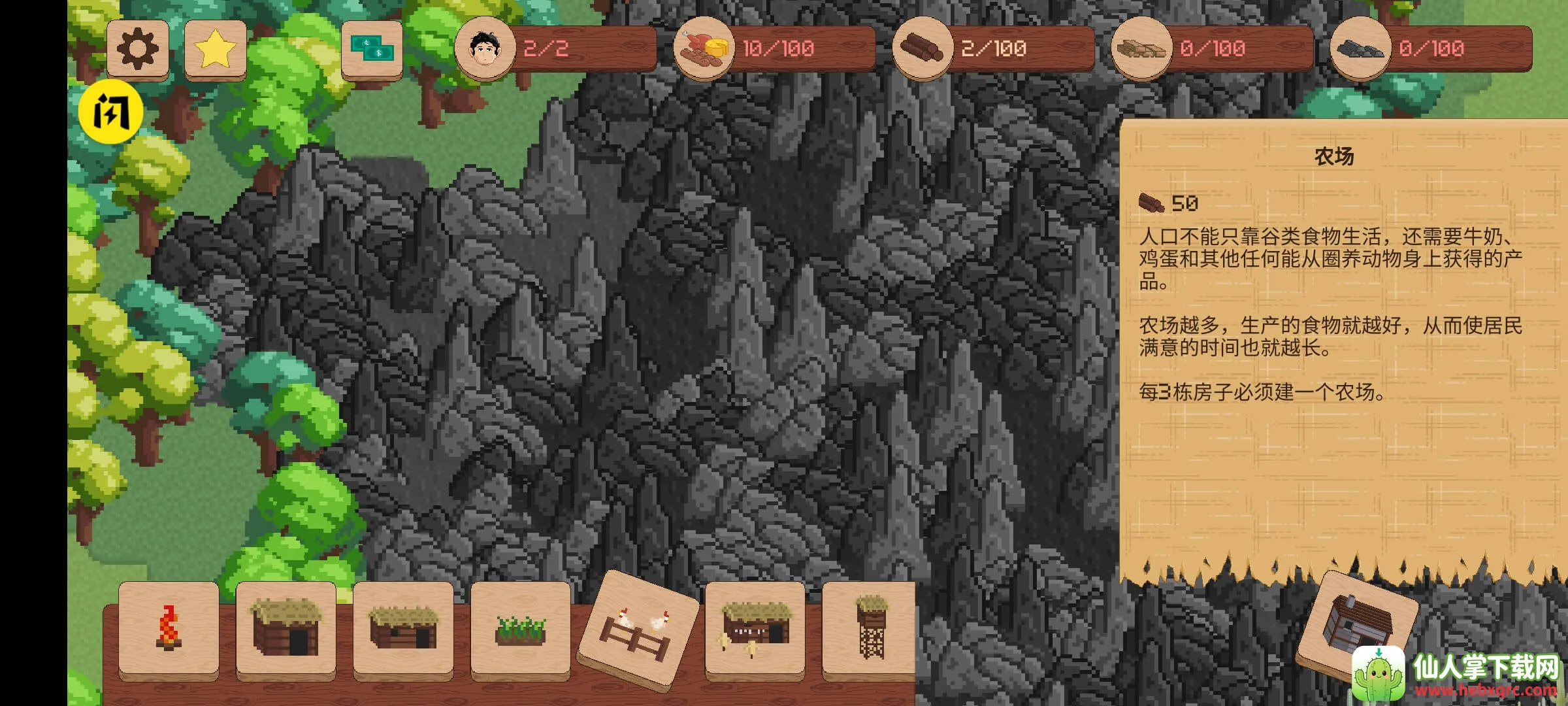Pick the low thatched storage shed
Viewport: 1568px width, 706px height.
pyautogui.click(x=403, y=629)
